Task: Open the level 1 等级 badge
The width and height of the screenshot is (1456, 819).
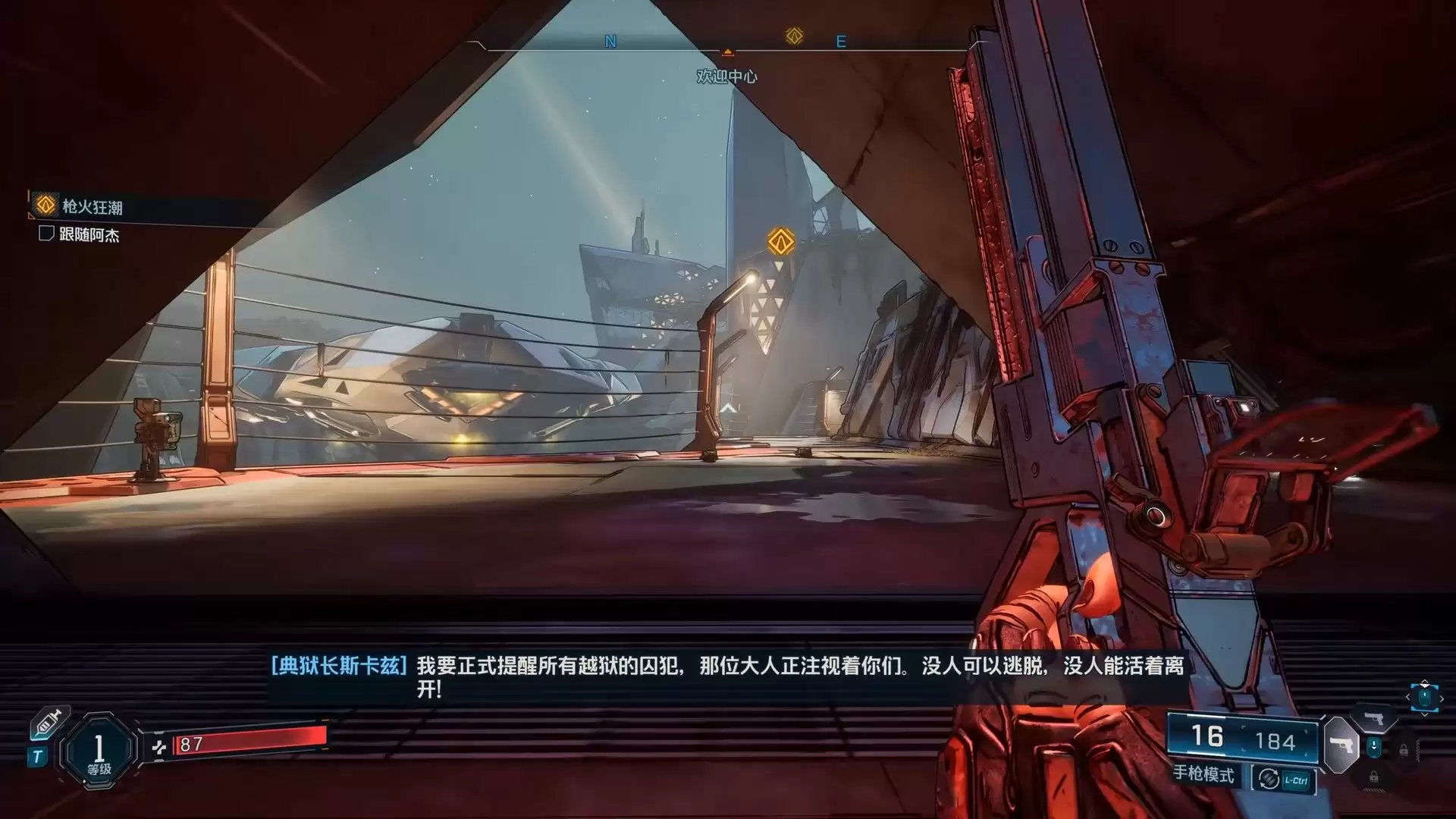Action: [99, 750]
